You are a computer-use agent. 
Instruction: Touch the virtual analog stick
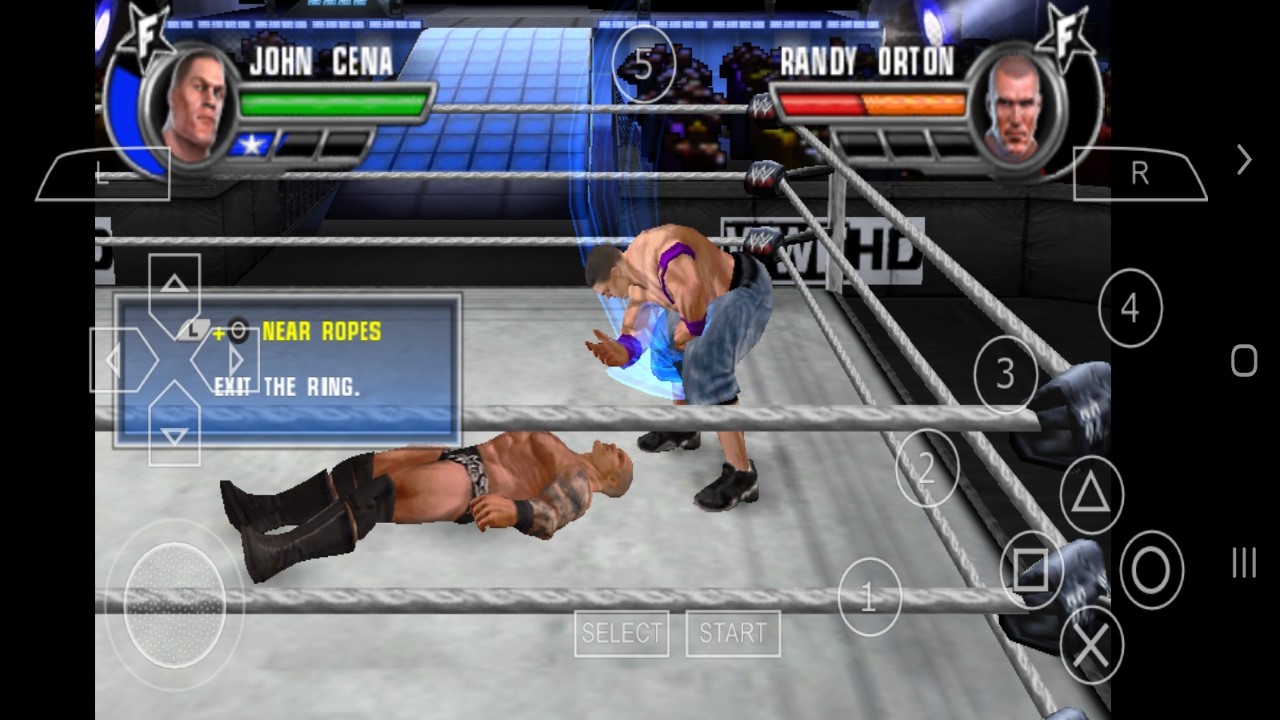pos(174,604)
